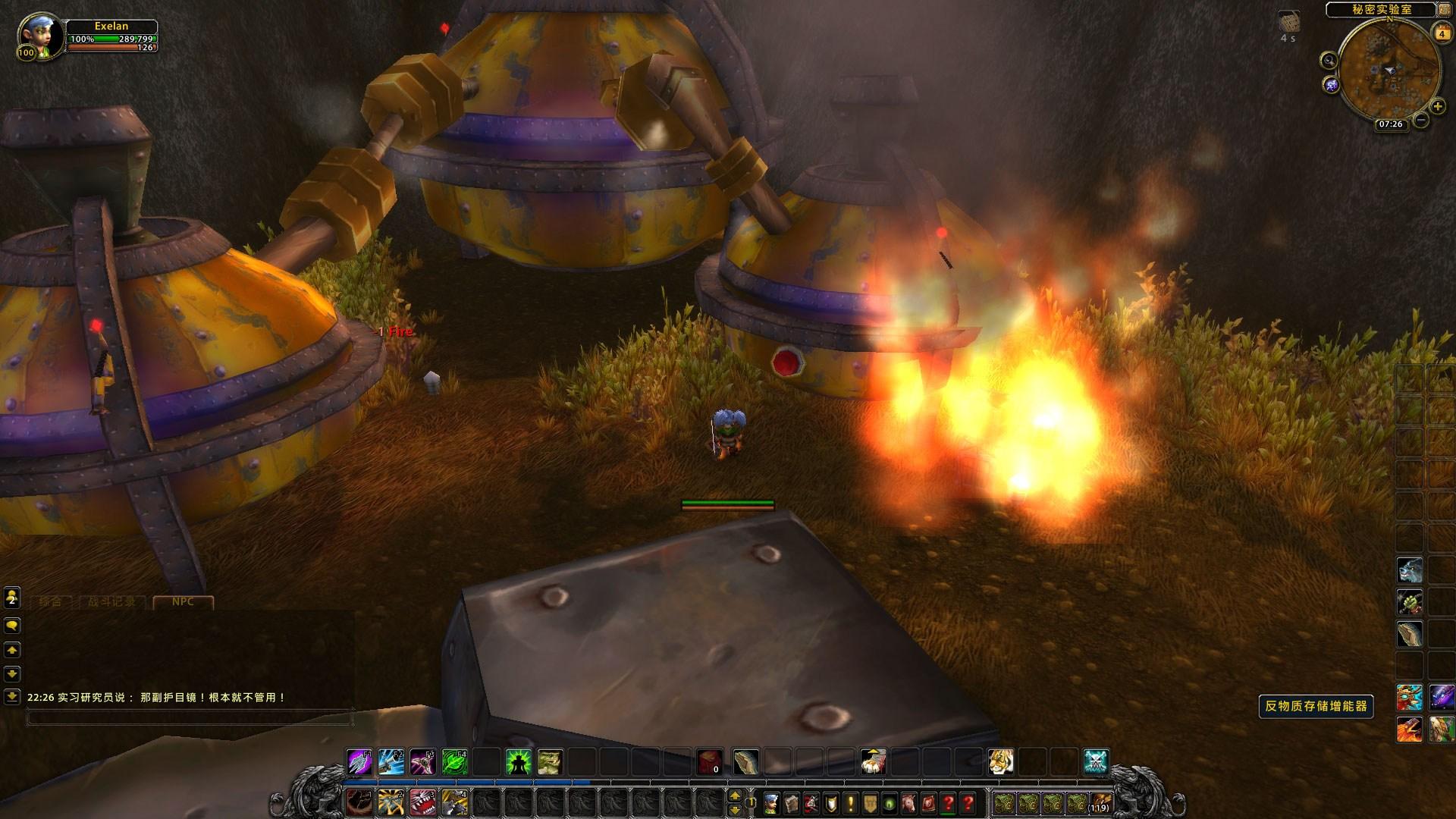
Task: Zoom in the minimap with plus button
Action: (1438, 107)
